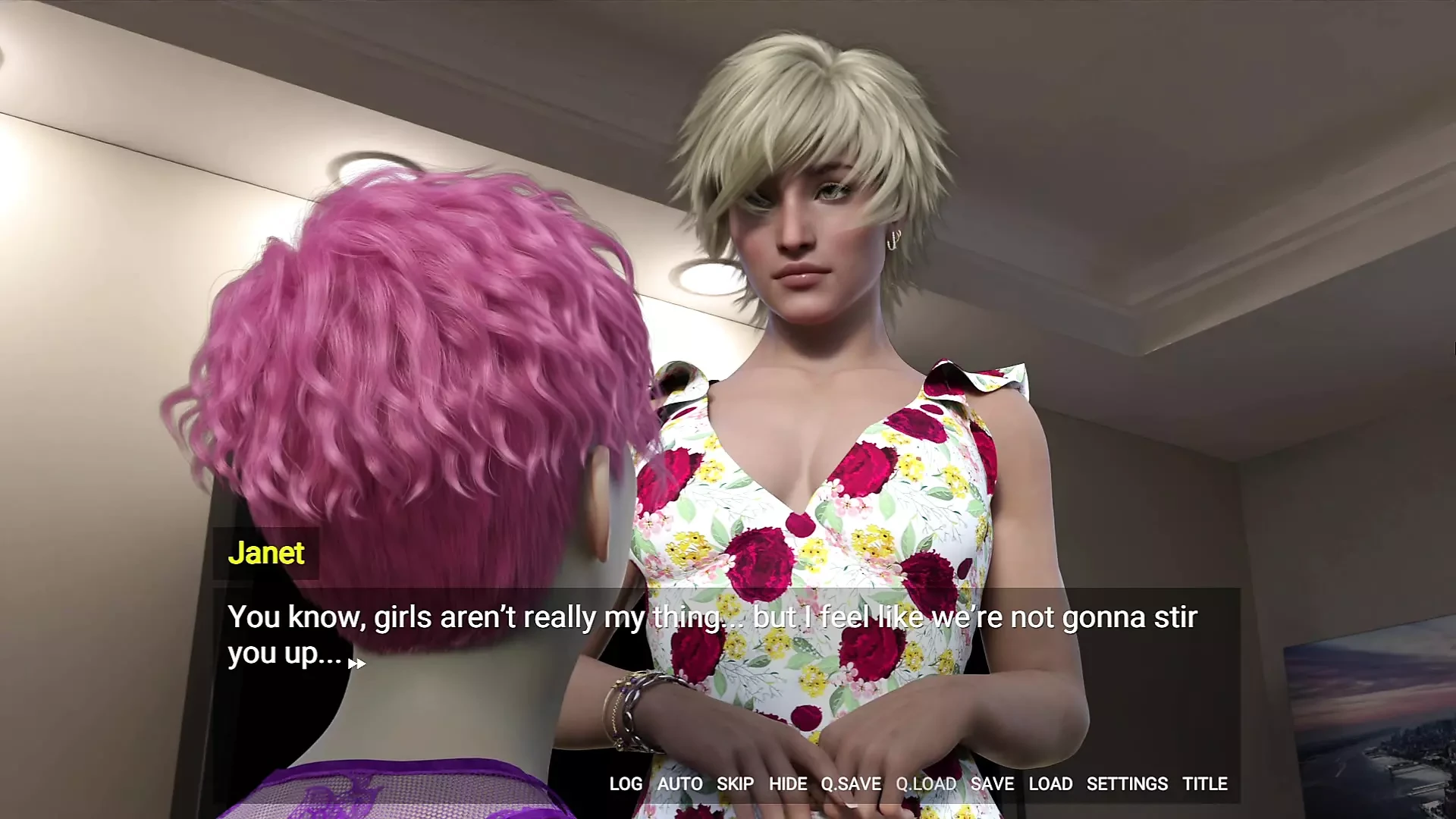Open the SETTINGS screen
Viewport: 1456px width, 819px height.
coord(1127,783)
